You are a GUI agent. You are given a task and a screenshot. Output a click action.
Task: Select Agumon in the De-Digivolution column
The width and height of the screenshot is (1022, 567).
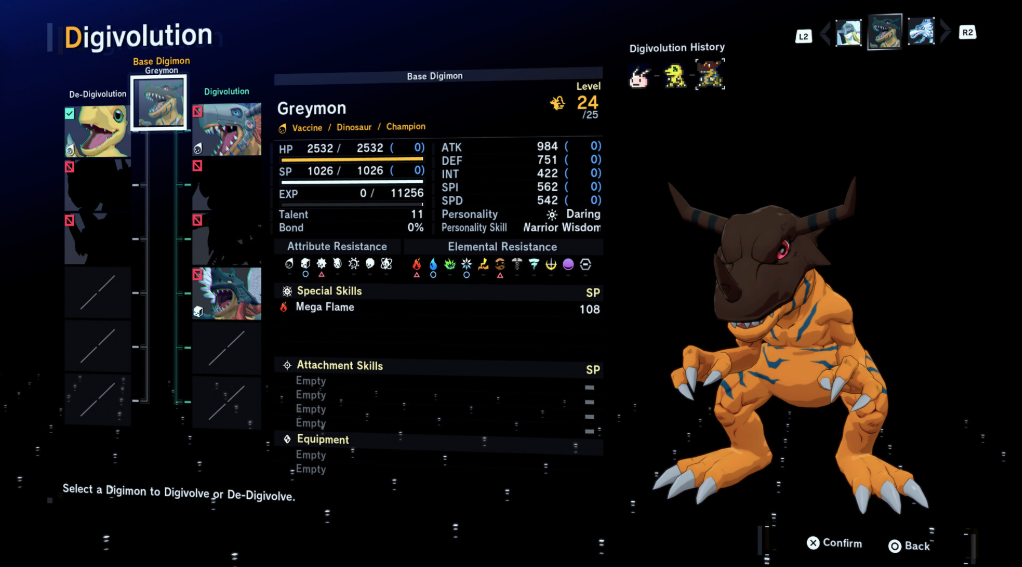pyautogui.click(x=97, y=131)
